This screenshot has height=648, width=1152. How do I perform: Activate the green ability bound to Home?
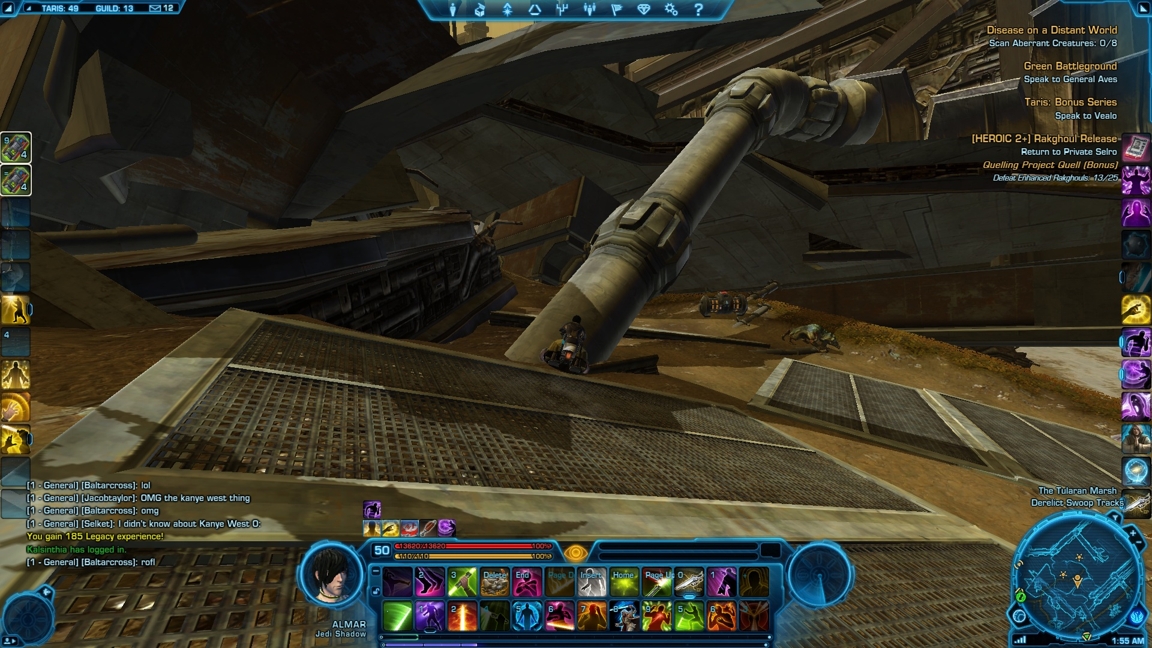pos(624,582)
